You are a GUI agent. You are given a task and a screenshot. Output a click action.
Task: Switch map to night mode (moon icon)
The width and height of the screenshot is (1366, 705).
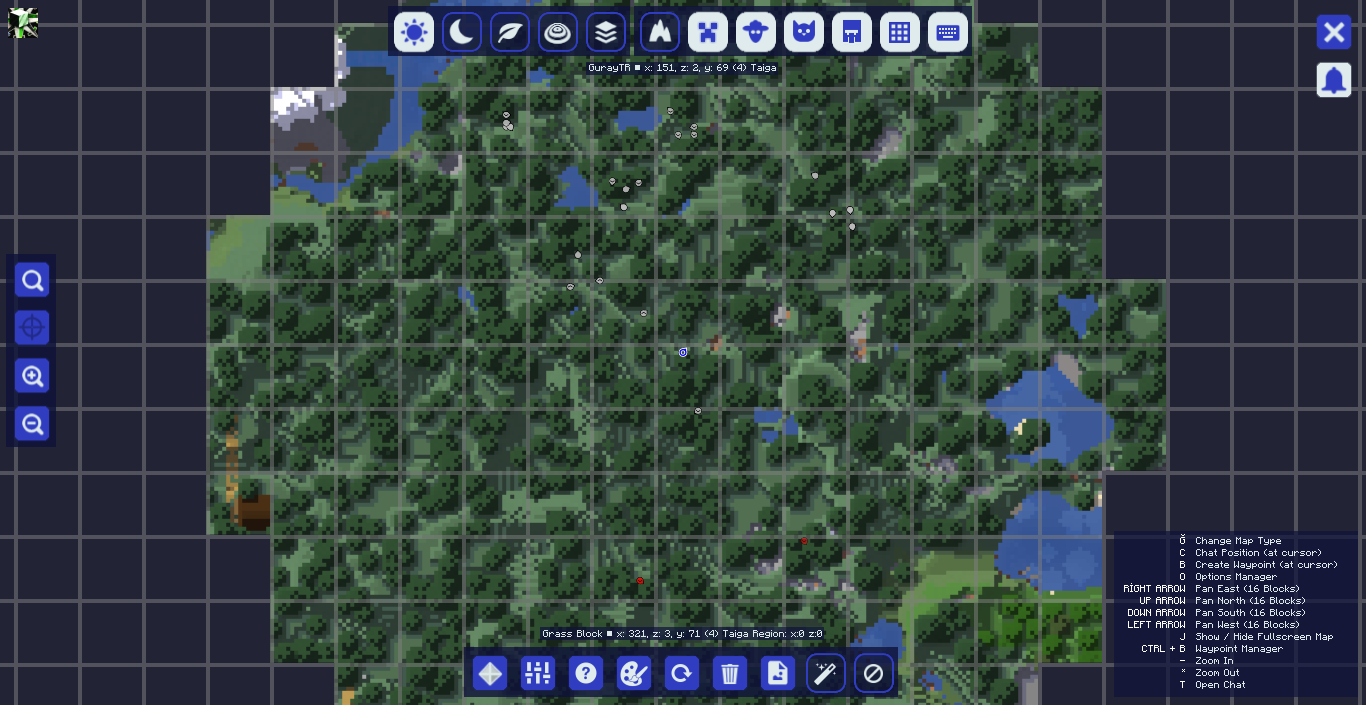point(461,32)
